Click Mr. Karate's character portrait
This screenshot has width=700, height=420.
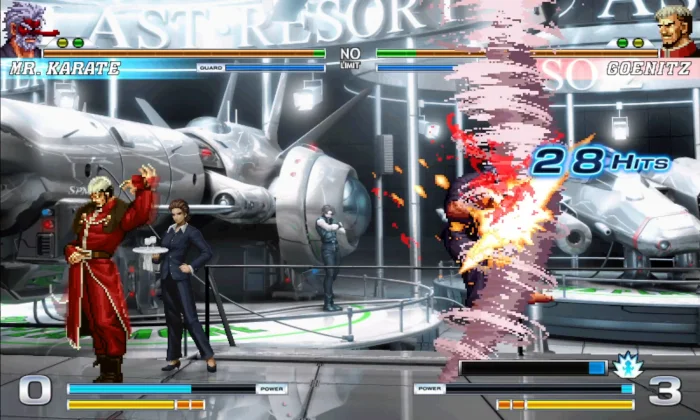(x=22, y=28)
